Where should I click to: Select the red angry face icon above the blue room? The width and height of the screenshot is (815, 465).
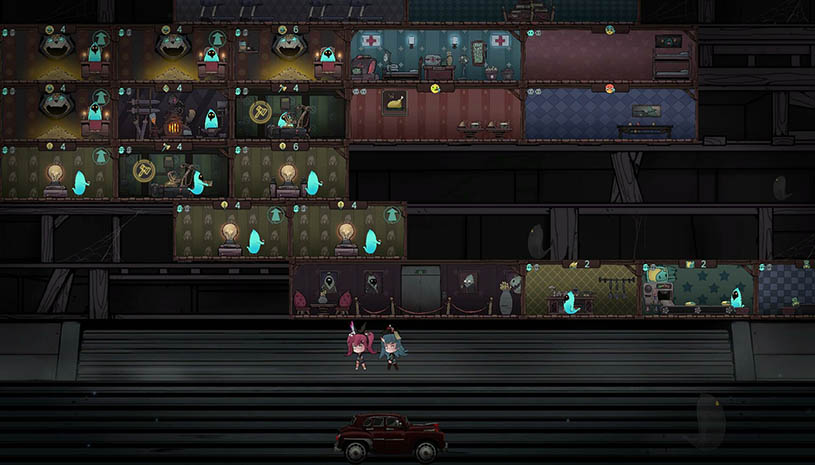point(610,88)
